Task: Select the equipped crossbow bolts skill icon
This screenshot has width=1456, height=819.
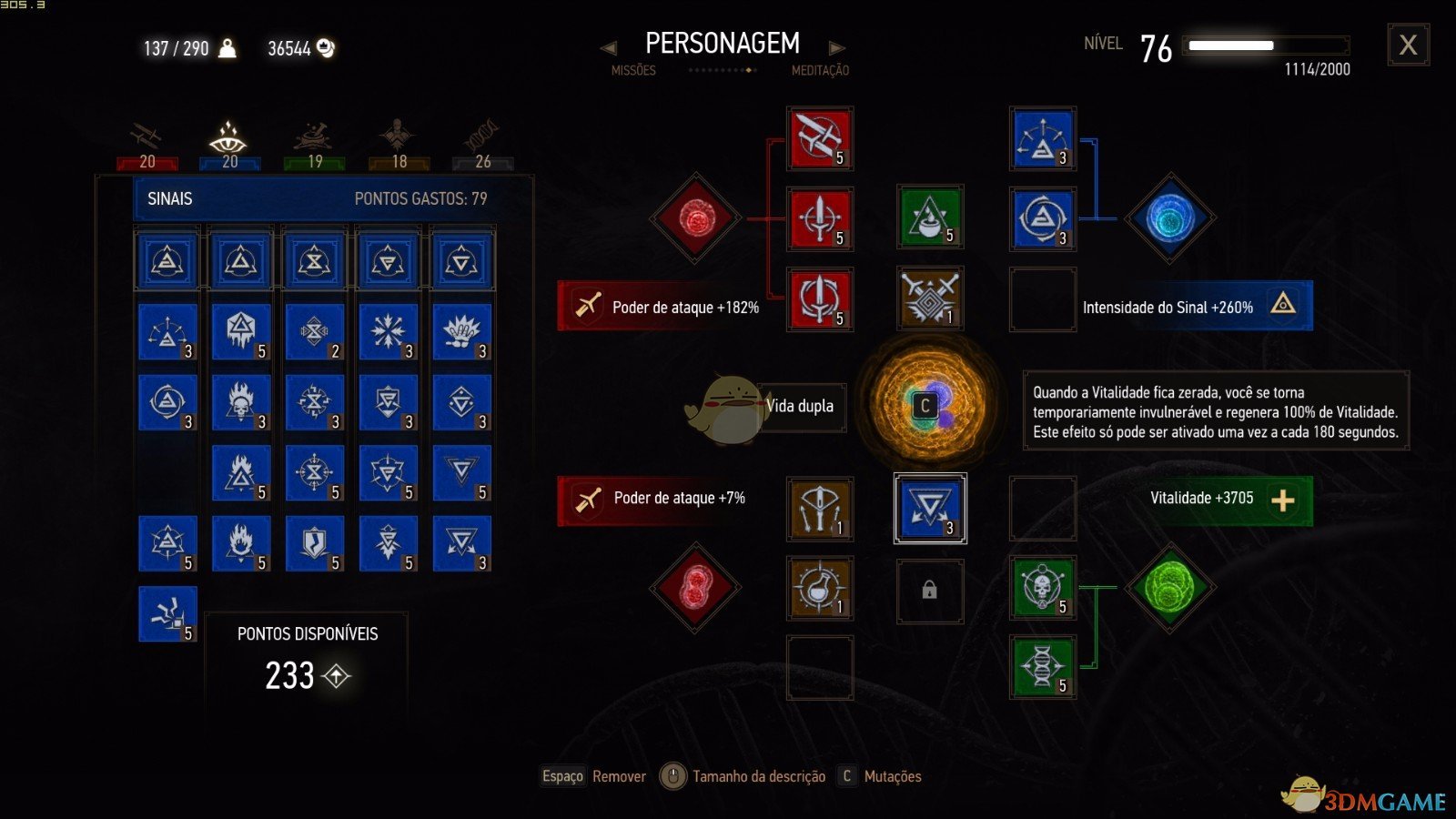Action: tap(818, 508)
